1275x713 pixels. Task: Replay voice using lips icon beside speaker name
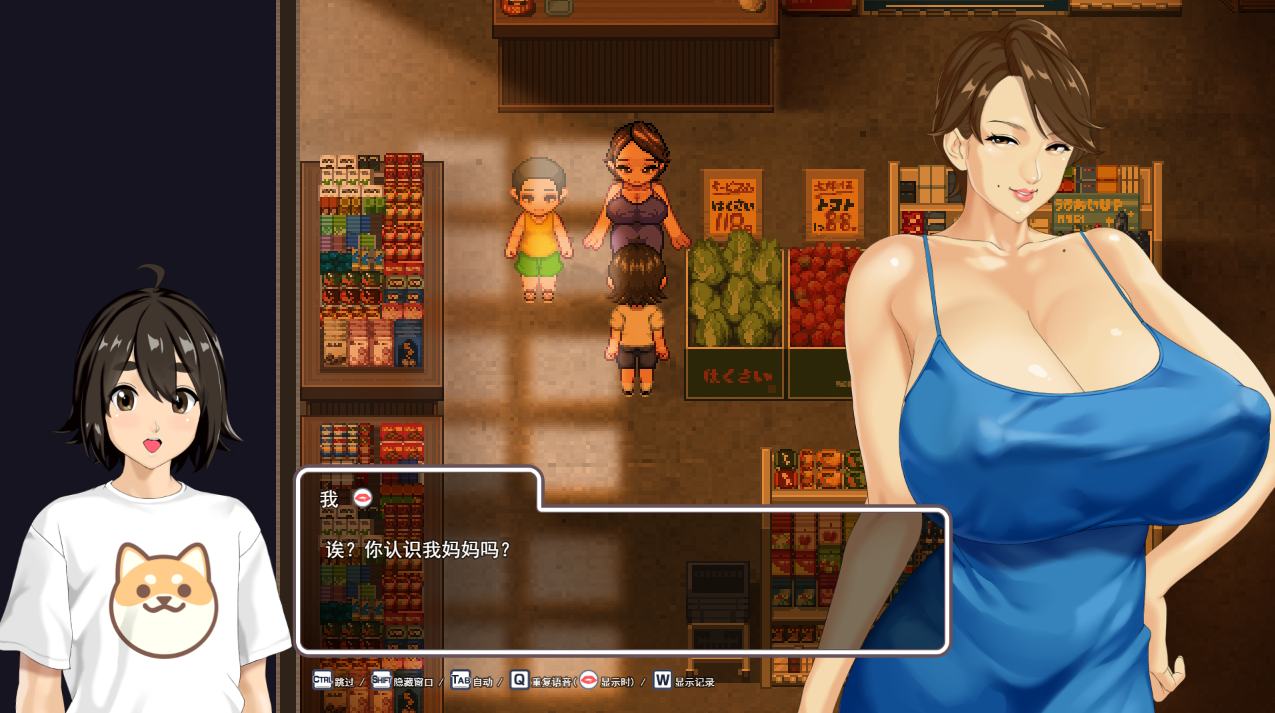point(363,498)
